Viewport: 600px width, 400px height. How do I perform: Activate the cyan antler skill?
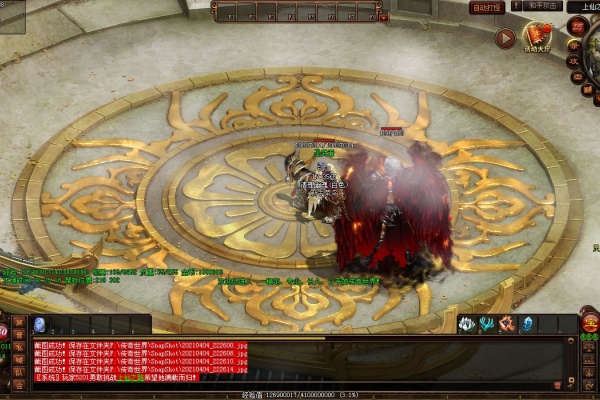click(x=486, y=324)
